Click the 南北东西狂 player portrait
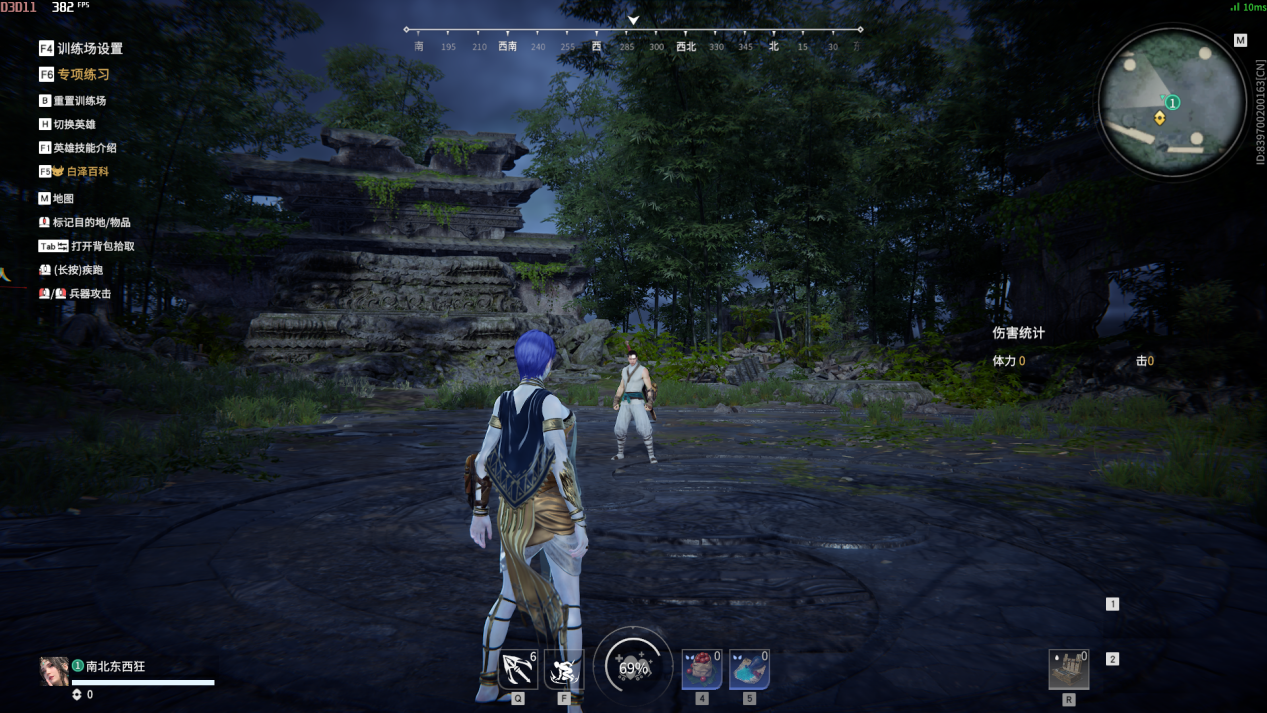The width and height of the screenshot is (1267, 713). (x=53, y=671)
